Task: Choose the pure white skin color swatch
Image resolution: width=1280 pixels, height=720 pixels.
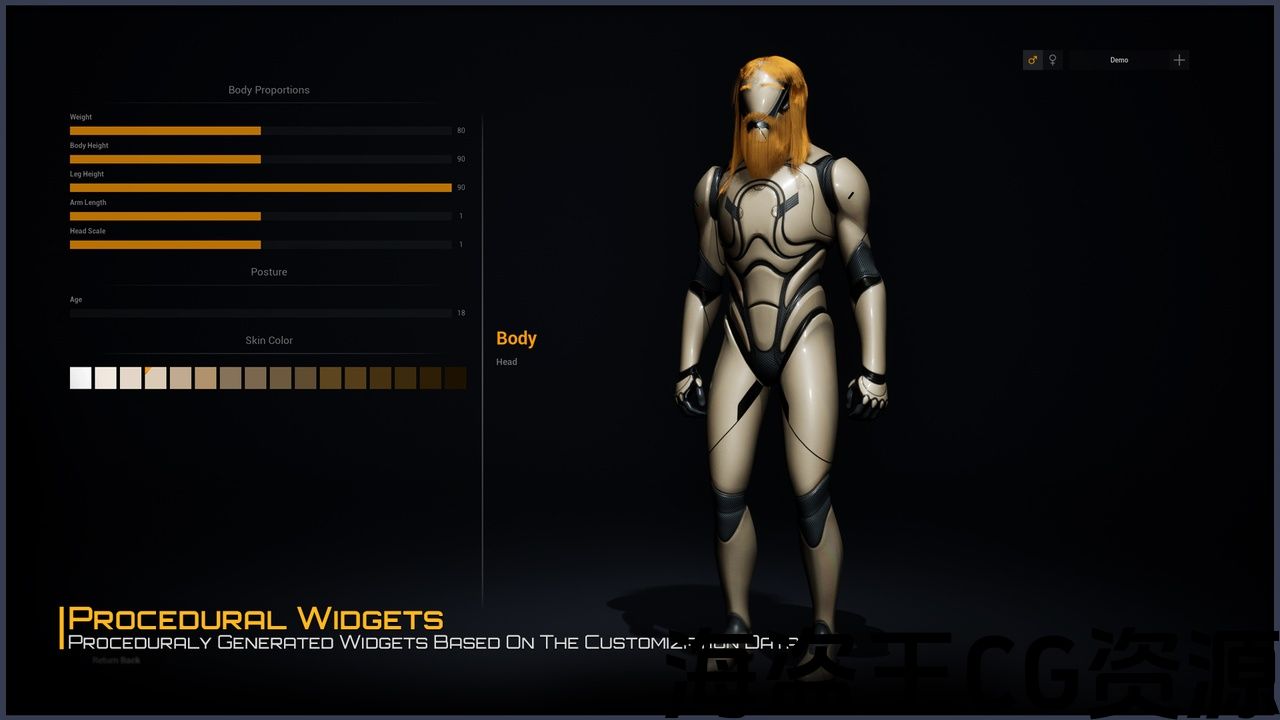Action: (x=81, y=378)
